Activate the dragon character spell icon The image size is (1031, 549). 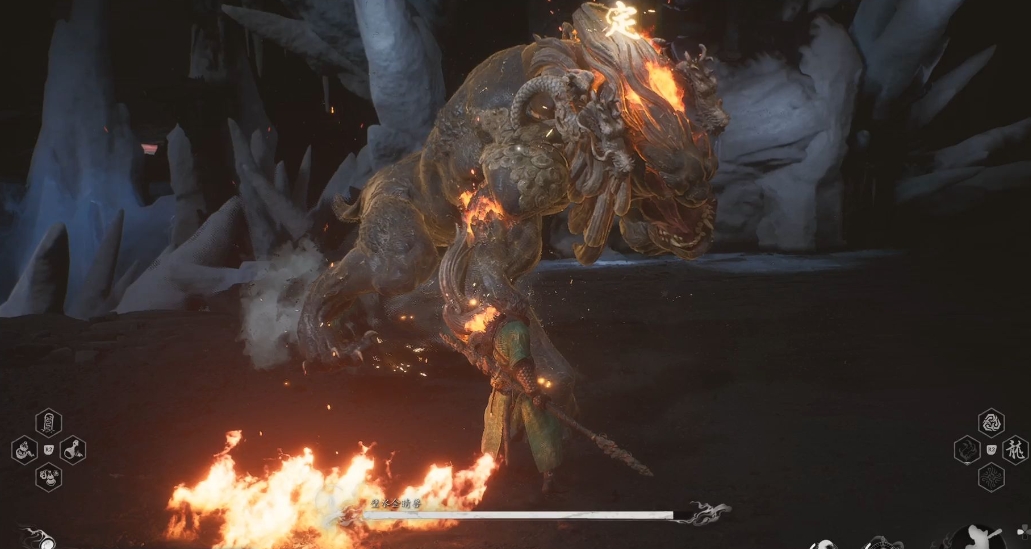pyautogui.click(x=1015, y=450)
